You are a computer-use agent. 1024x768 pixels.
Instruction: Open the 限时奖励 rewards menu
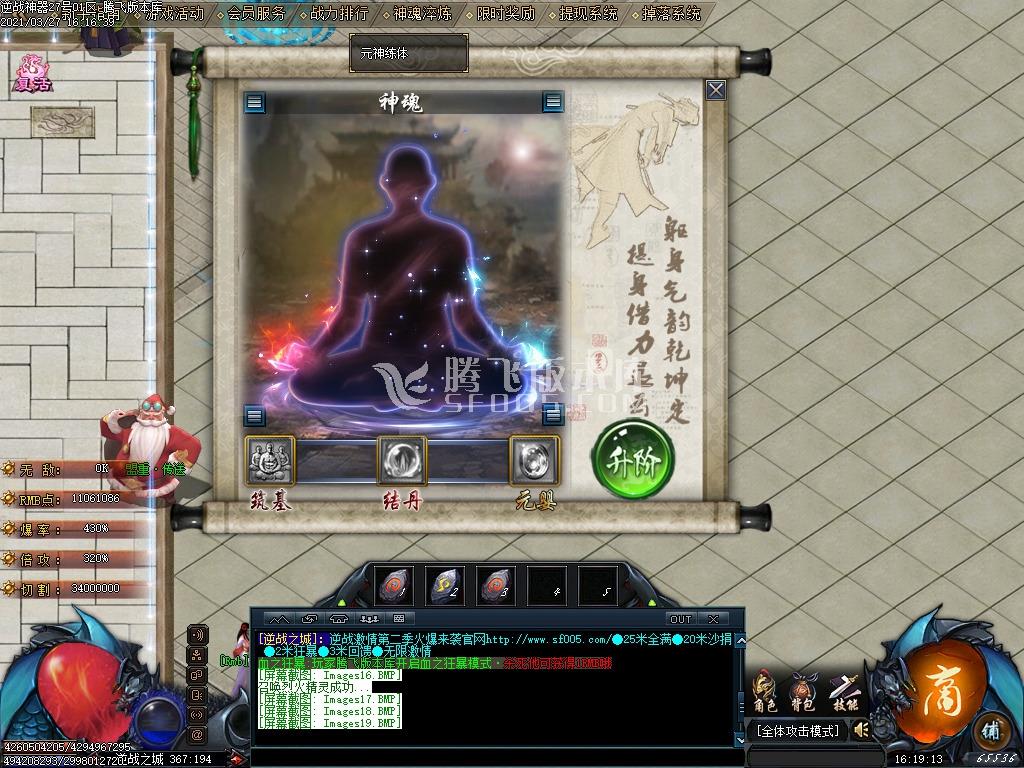(x=505, y=14)
